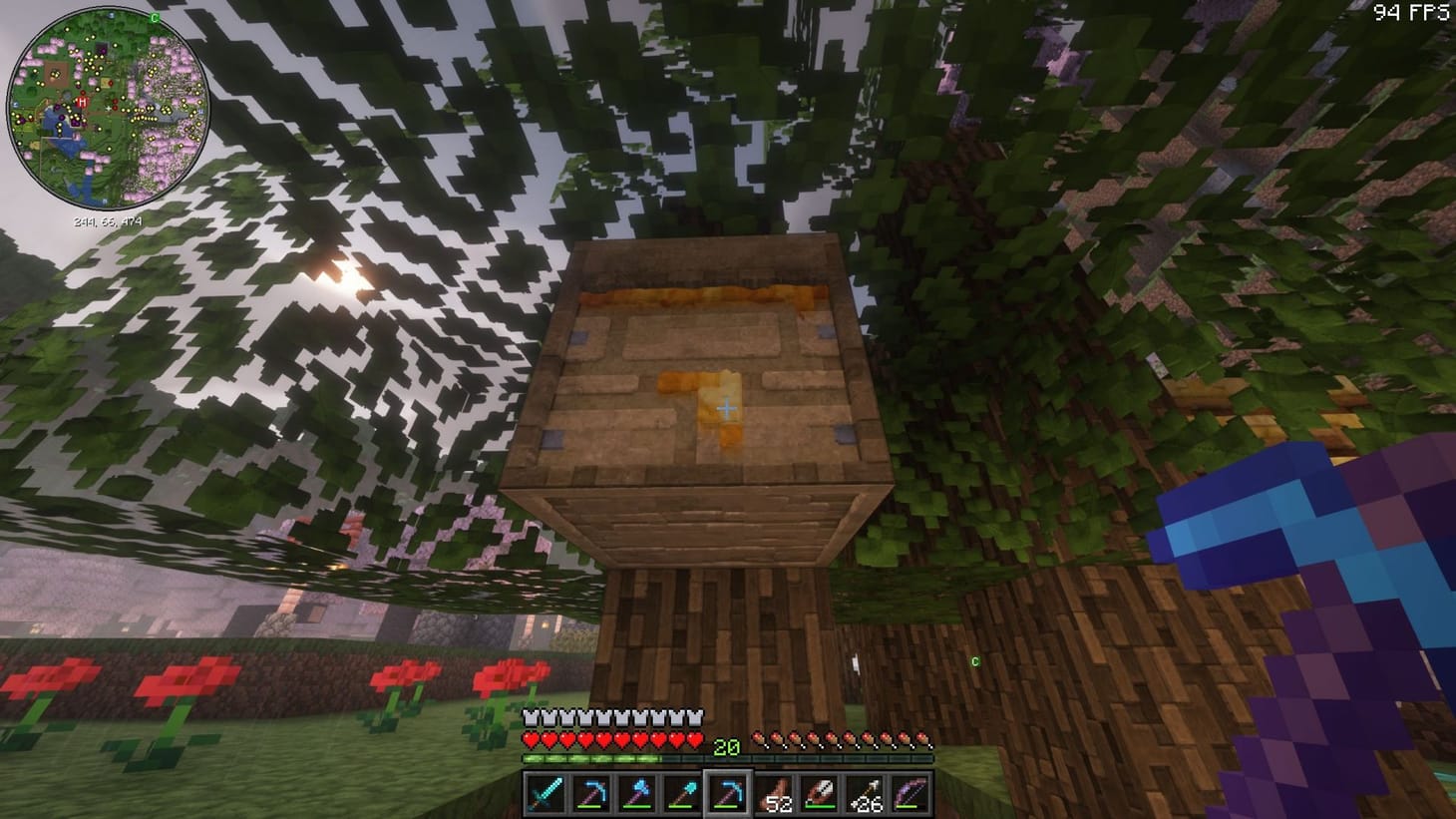Viewport: 1456px width, 819px height.
Task: Click the diamond axe icon in the hotbar
Action: click(x=637, y=791)
